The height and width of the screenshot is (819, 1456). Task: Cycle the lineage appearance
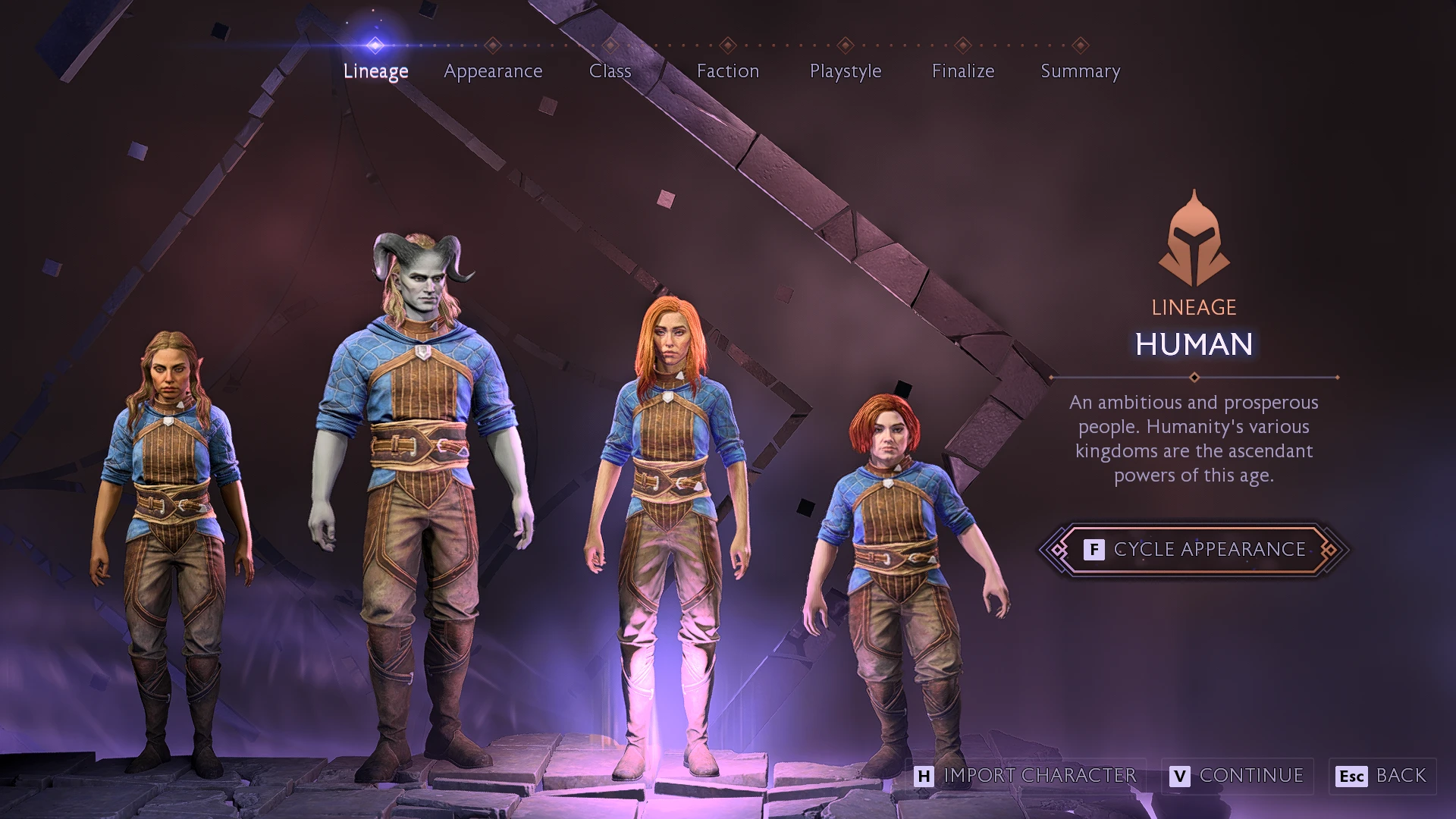1194,549
